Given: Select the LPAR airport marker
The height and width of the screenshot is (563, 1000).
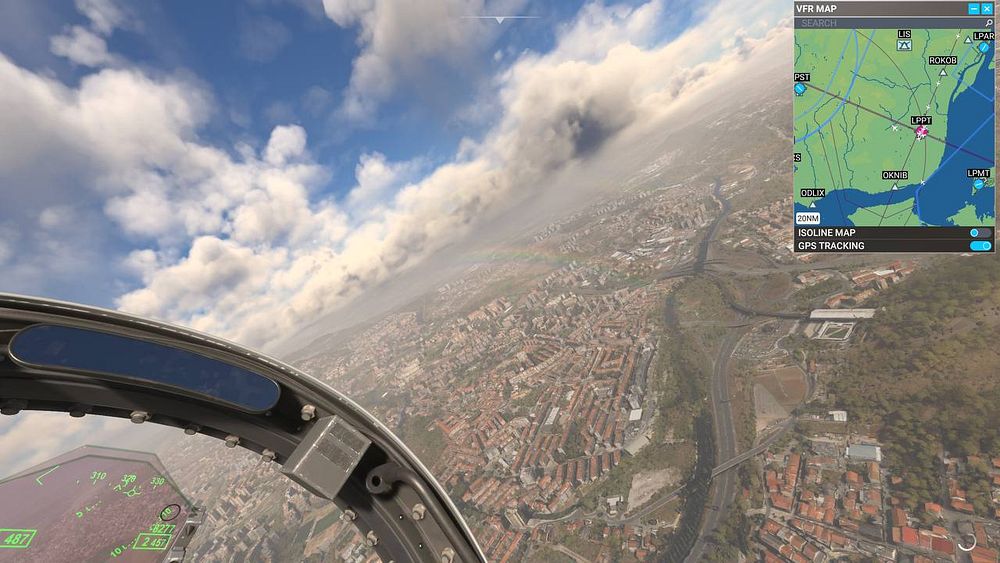Looking at the screenshot, I should (x=983, y=47).
